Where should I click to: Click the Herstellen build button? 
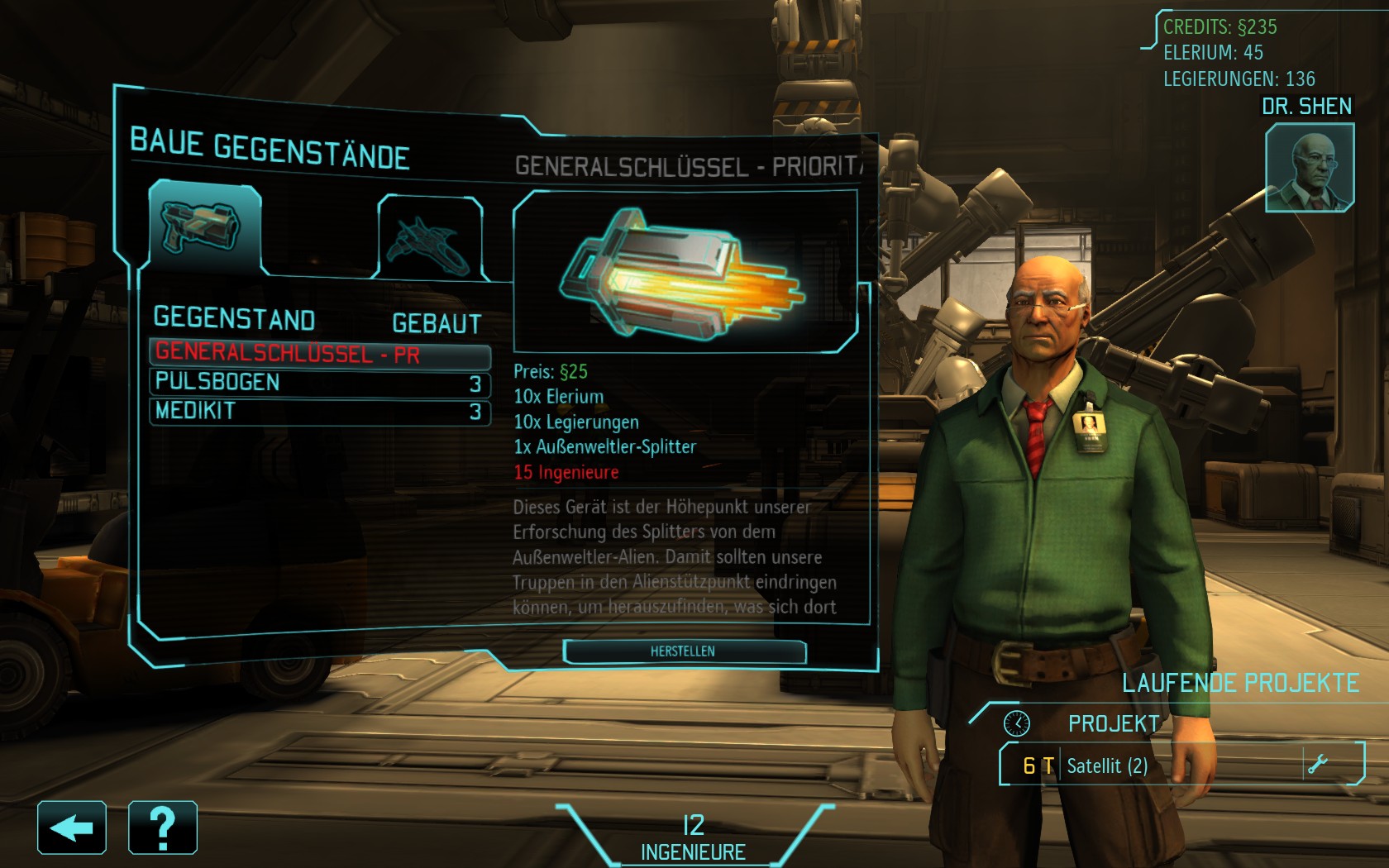click(x=684, y=651)
